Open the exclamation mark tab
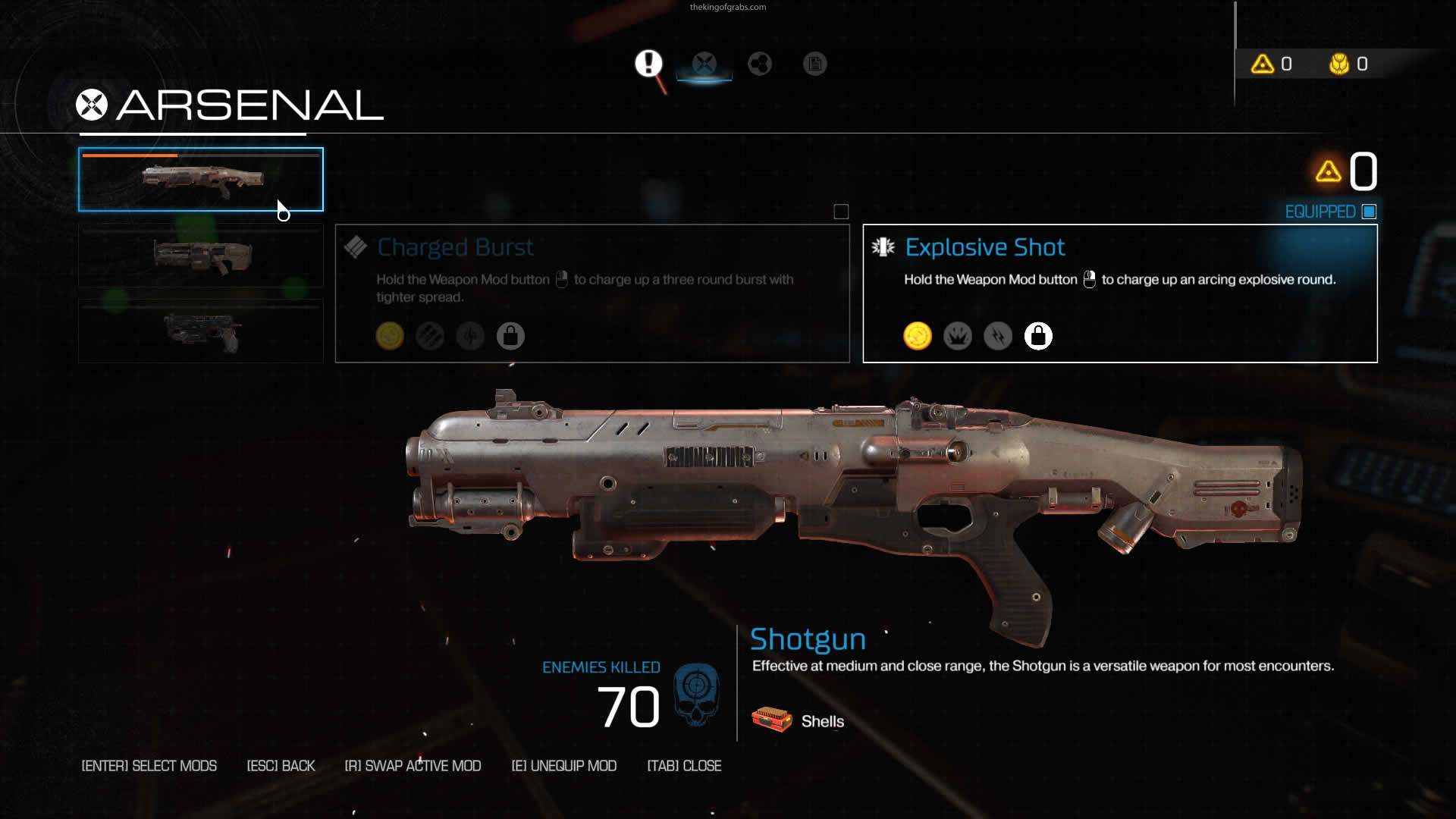This screenshot has width=1456, height=819. click(x=648, y=64)
